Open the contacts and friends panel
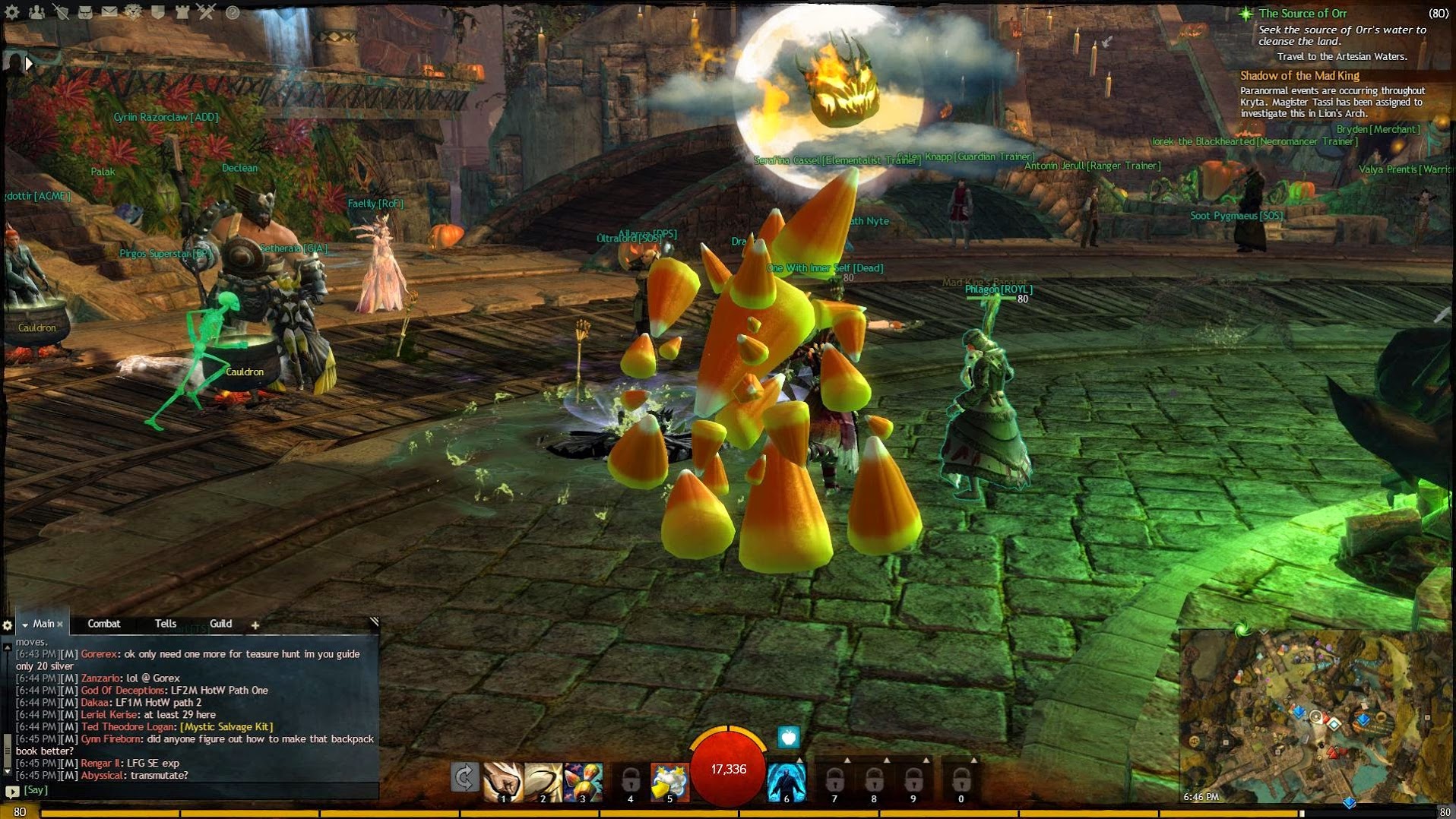The image size is (1456, 819). click(36, 11)
